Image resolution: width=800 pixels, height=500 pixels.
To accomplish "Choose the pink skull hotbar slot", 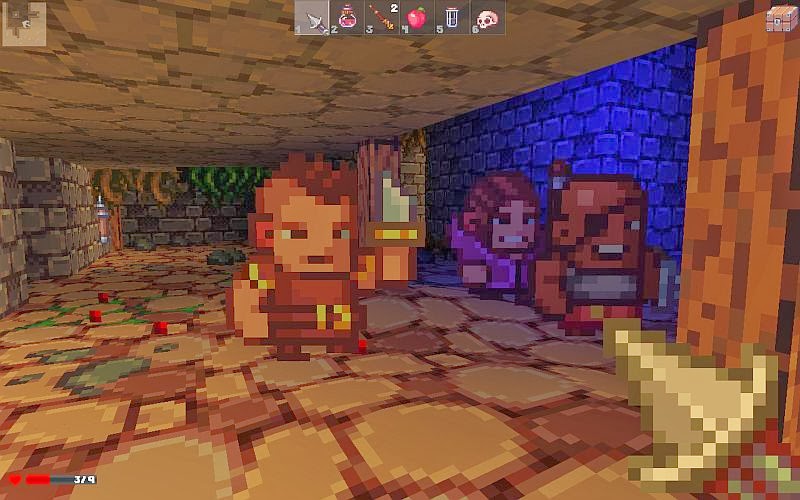I will (x=487, y=18).
